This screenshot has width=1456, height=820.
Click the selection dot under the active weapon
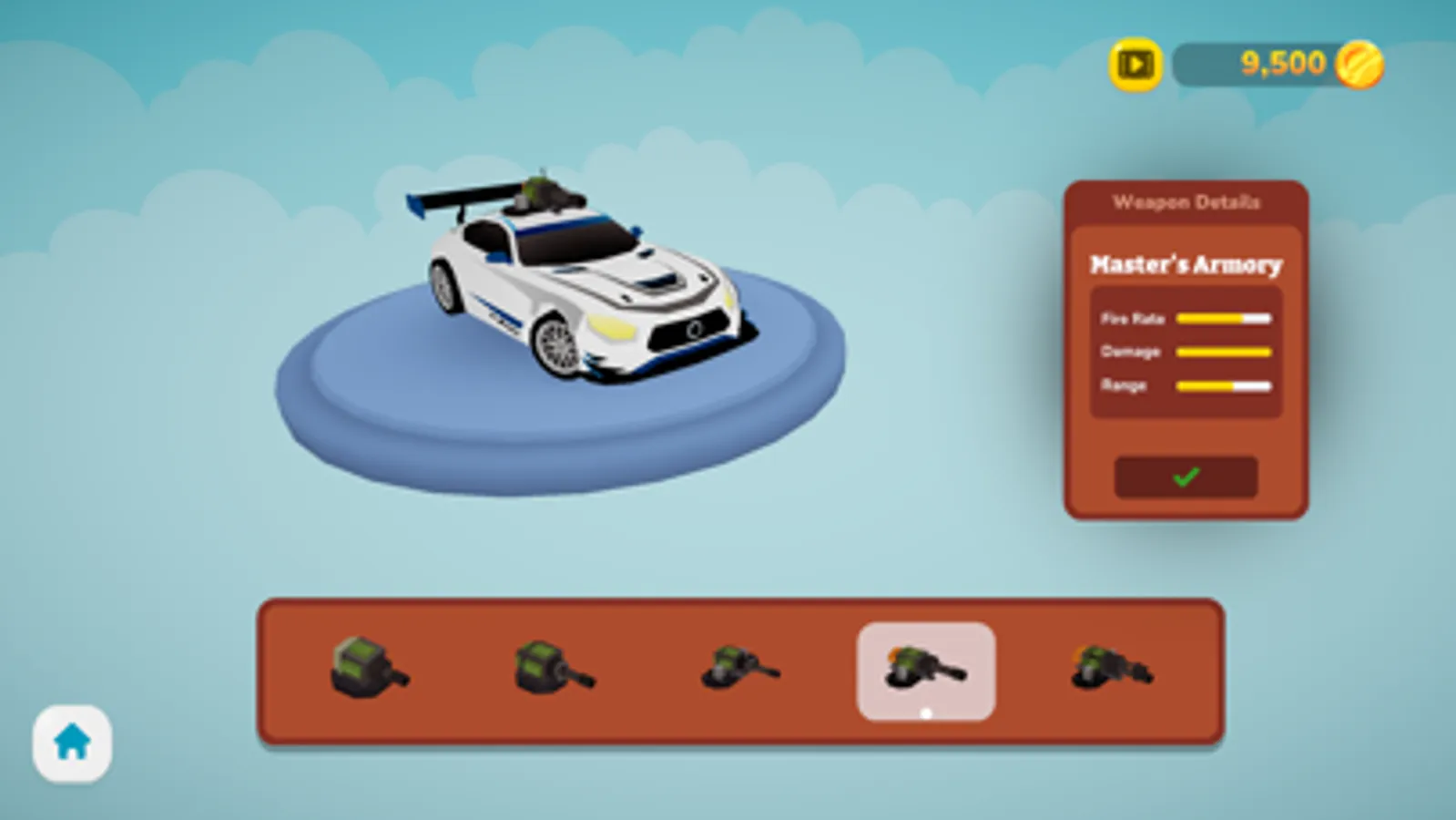pos(925,713)
